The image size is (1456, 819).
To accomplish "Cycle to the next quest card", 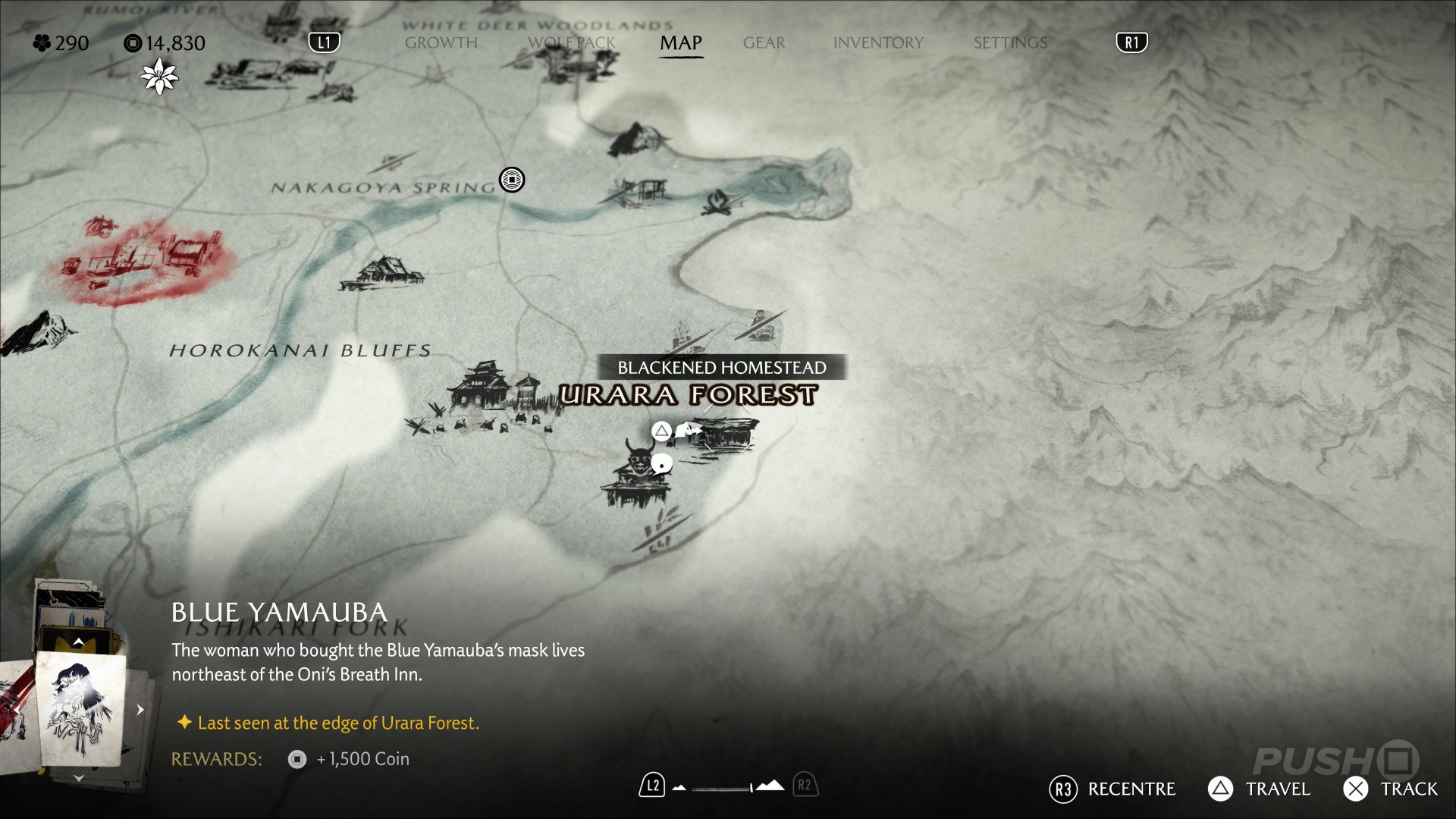I will (78, 778).
